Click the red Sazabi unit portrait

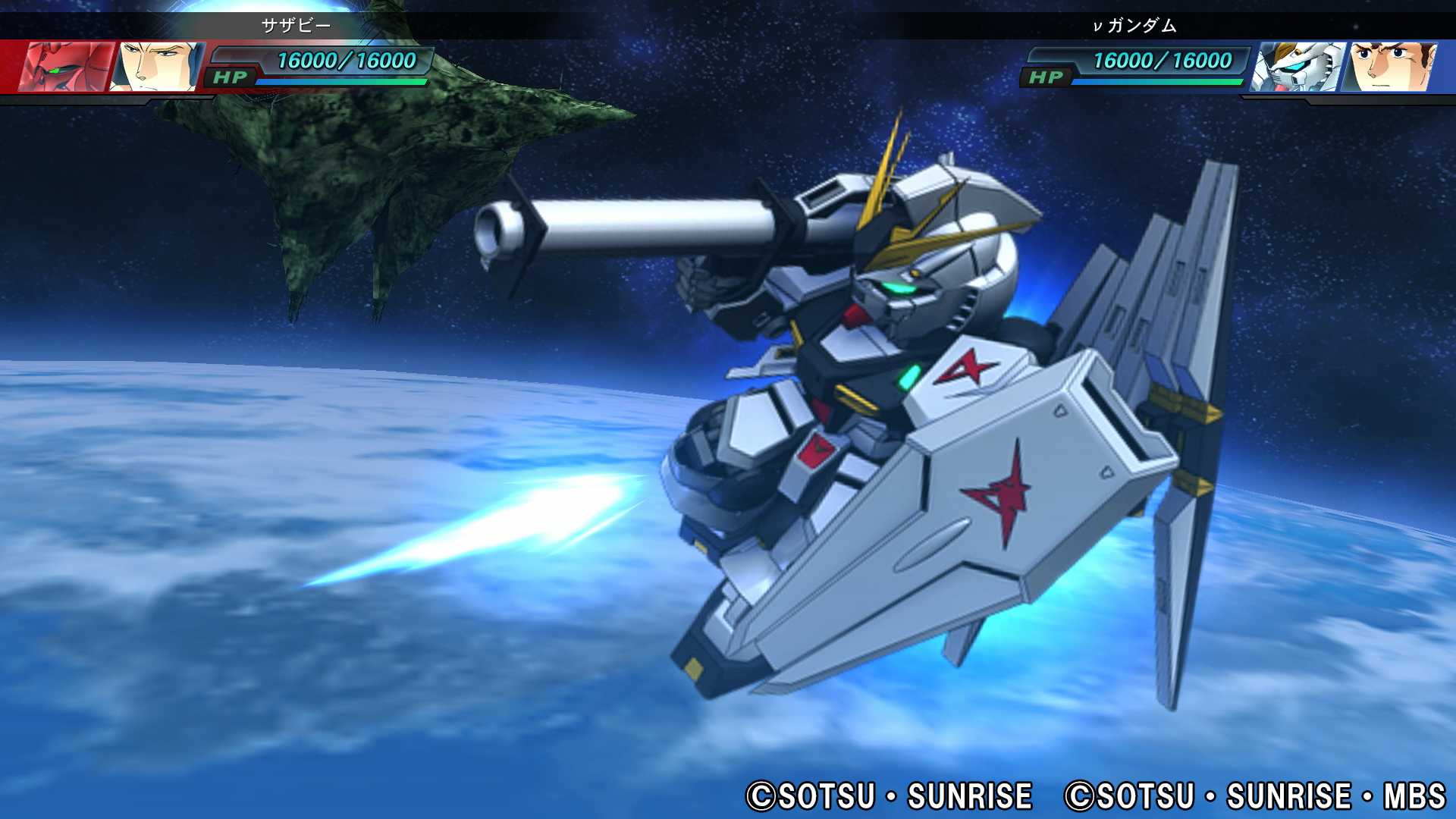pos(67,67)
